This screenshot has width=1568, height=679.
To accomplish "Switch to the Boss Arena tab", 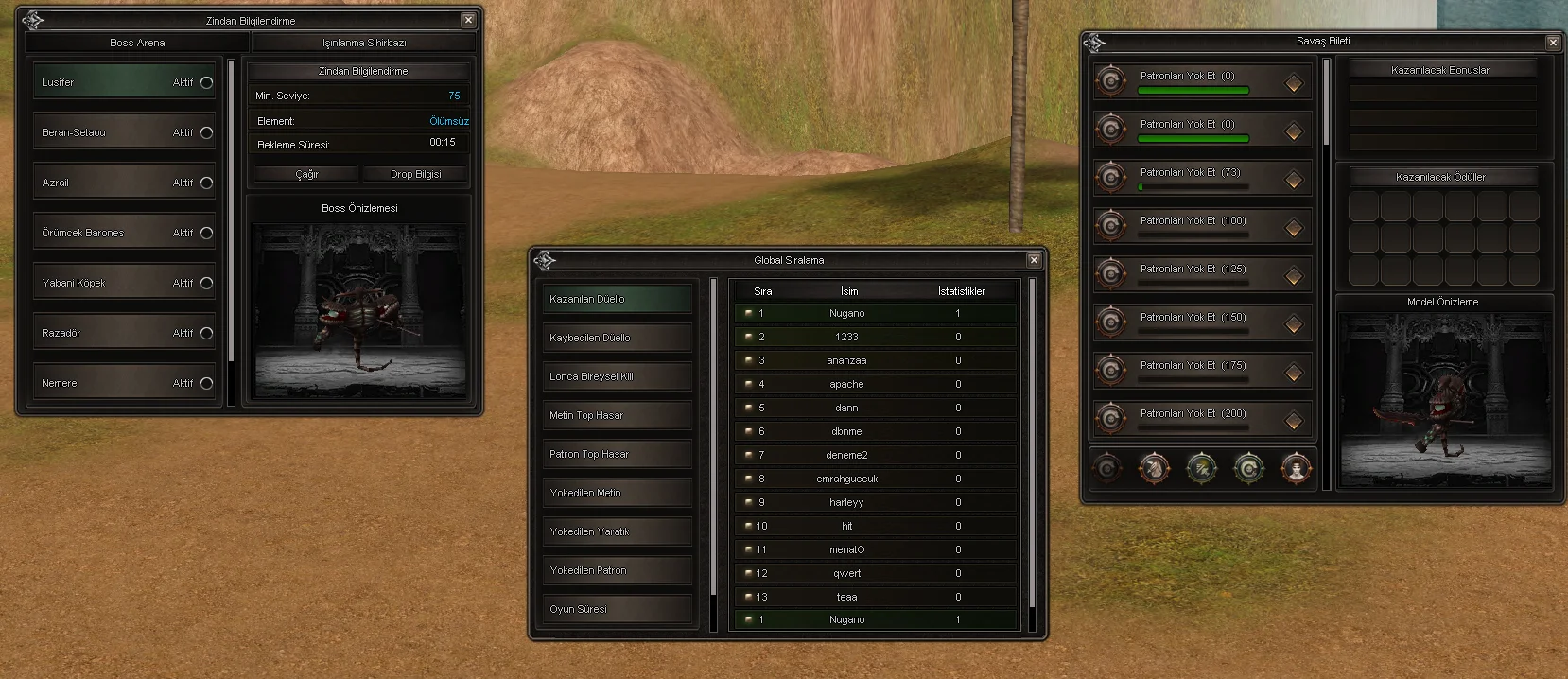I will (x=137, y=43).
